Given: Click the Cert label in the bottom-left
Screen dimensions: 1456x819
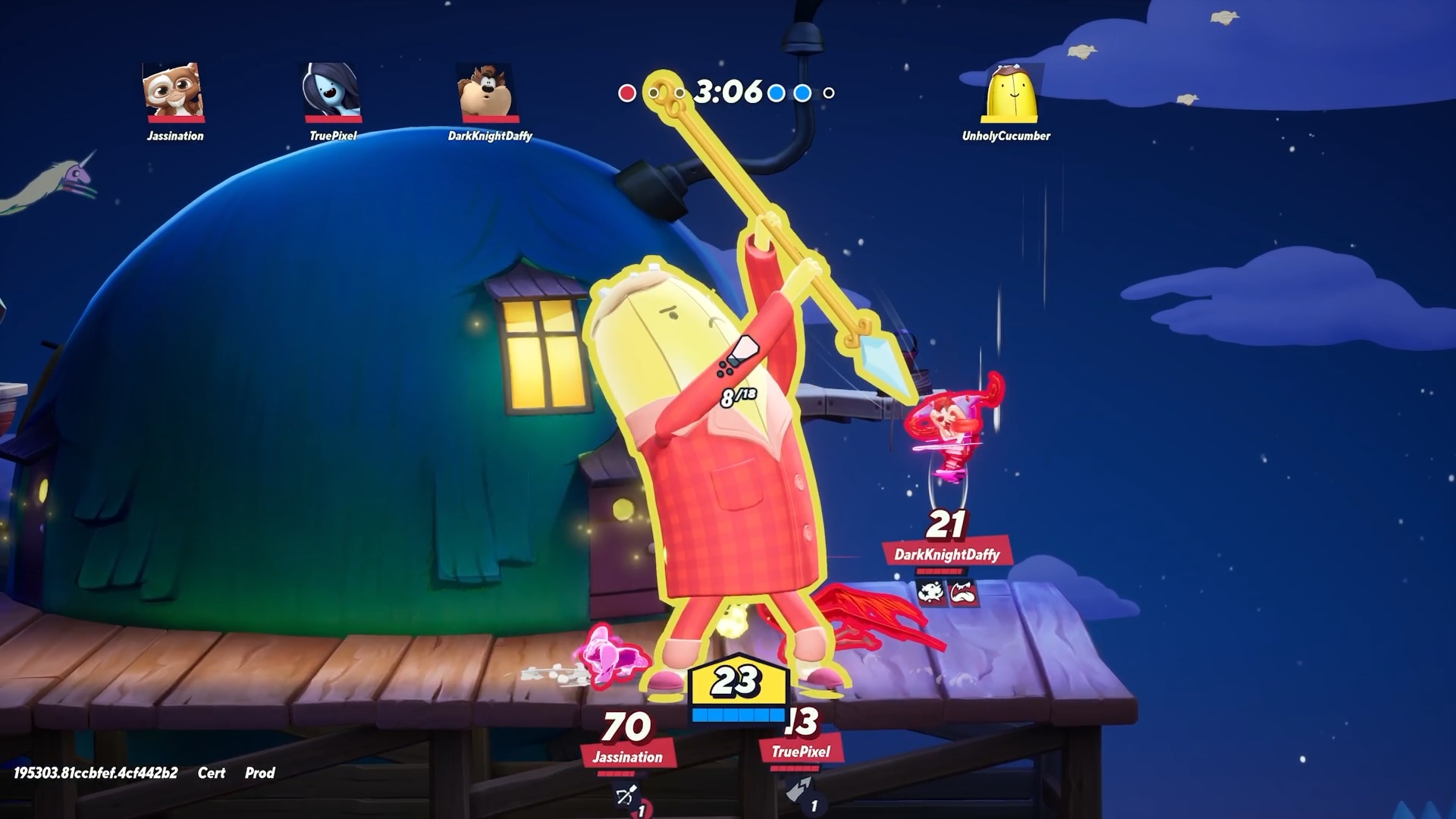Looking at the screenshot, I should coord(212,773).
